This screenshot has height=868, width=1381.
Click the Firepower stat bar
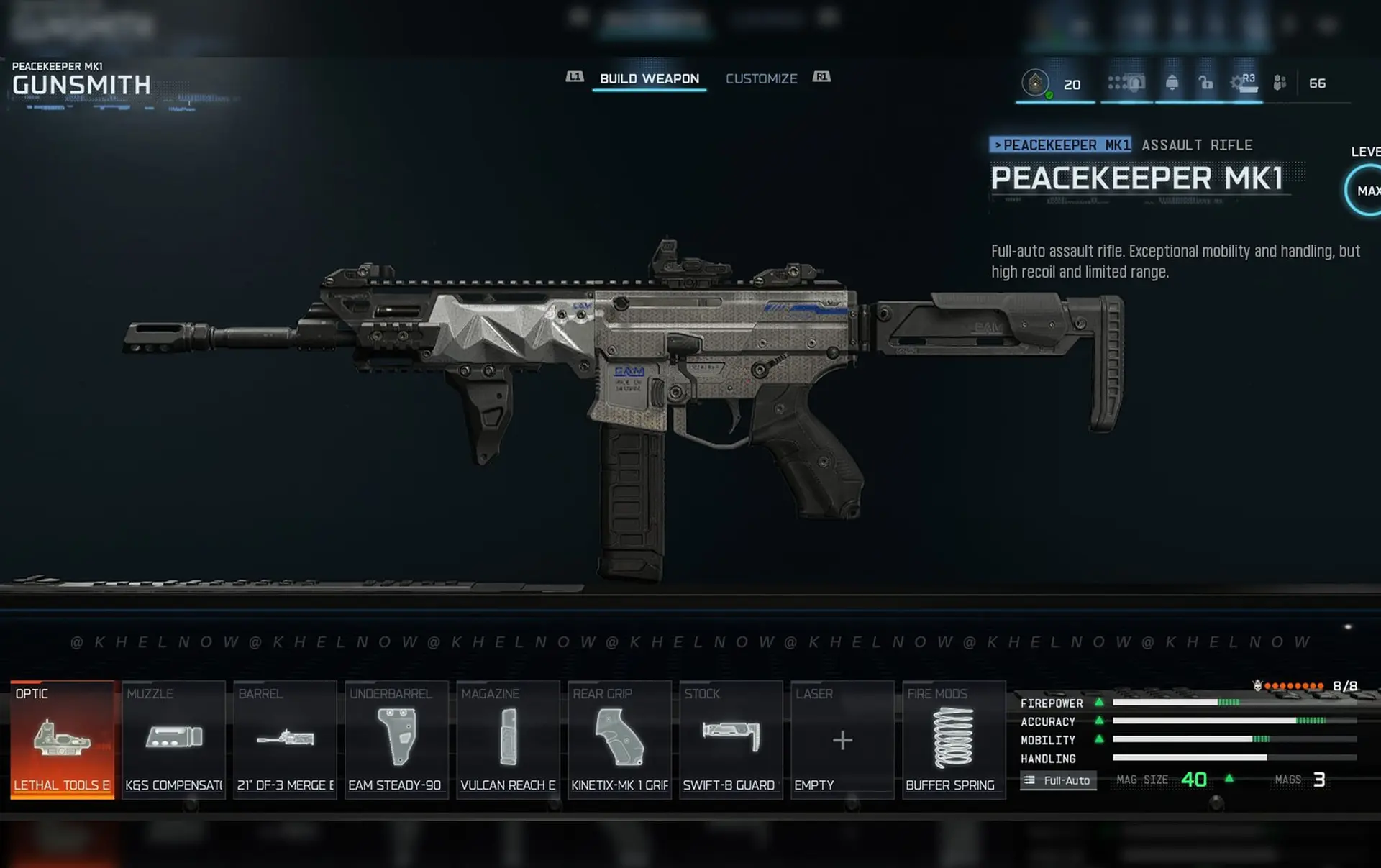coord(1216,703)
